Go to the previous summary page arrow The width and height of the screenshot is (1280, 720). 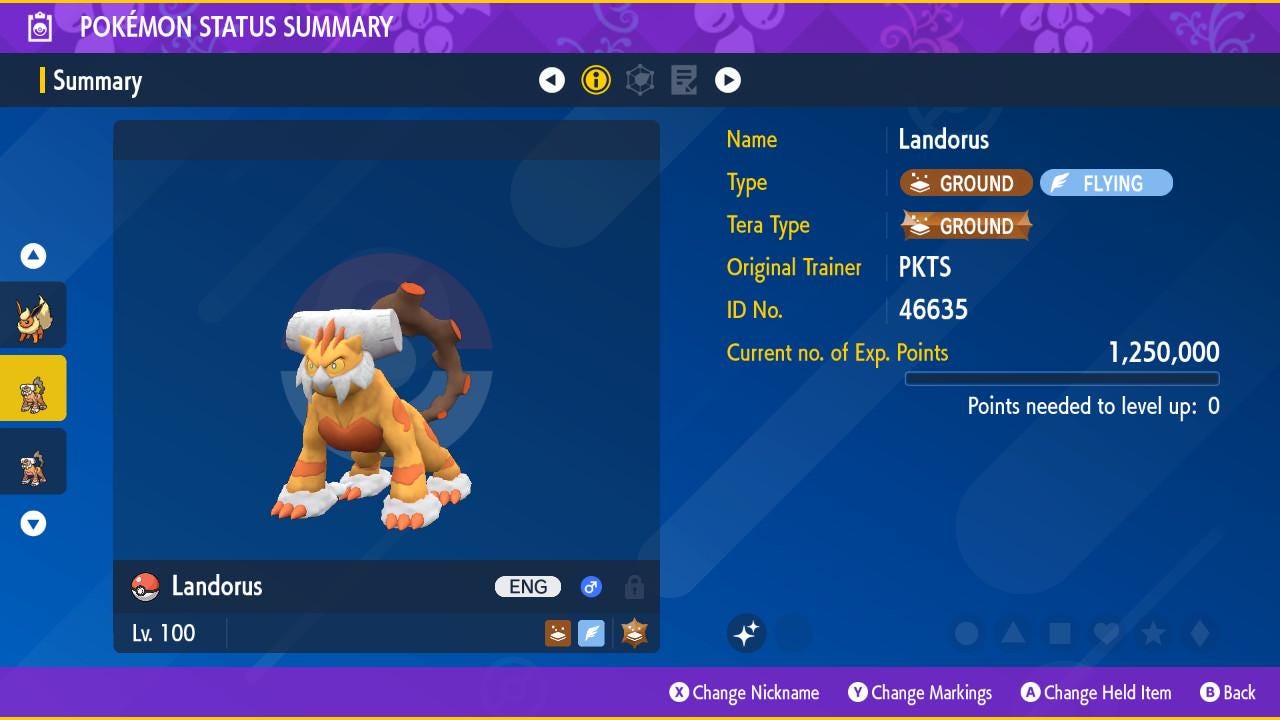552,80
